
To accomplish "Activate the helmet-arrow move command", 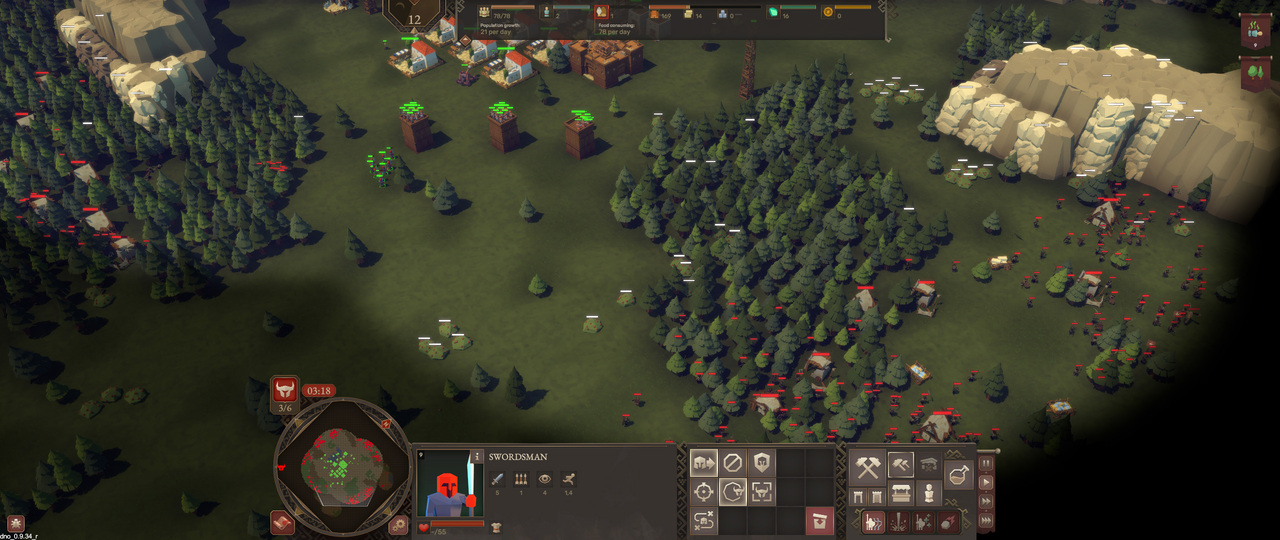I will 703,463.
